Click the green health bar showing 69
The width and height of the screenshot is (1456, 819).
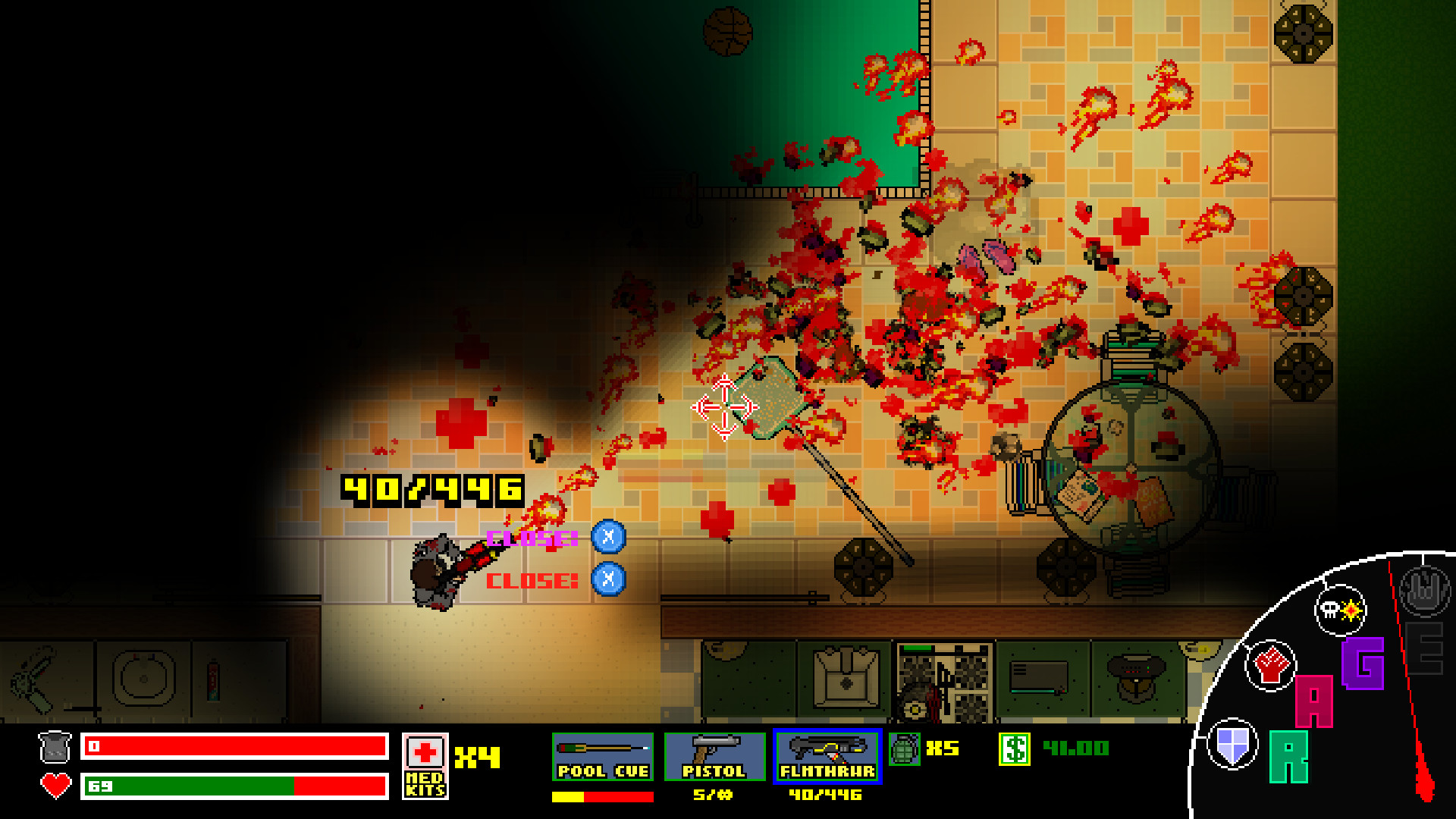[x=190, y=789]
